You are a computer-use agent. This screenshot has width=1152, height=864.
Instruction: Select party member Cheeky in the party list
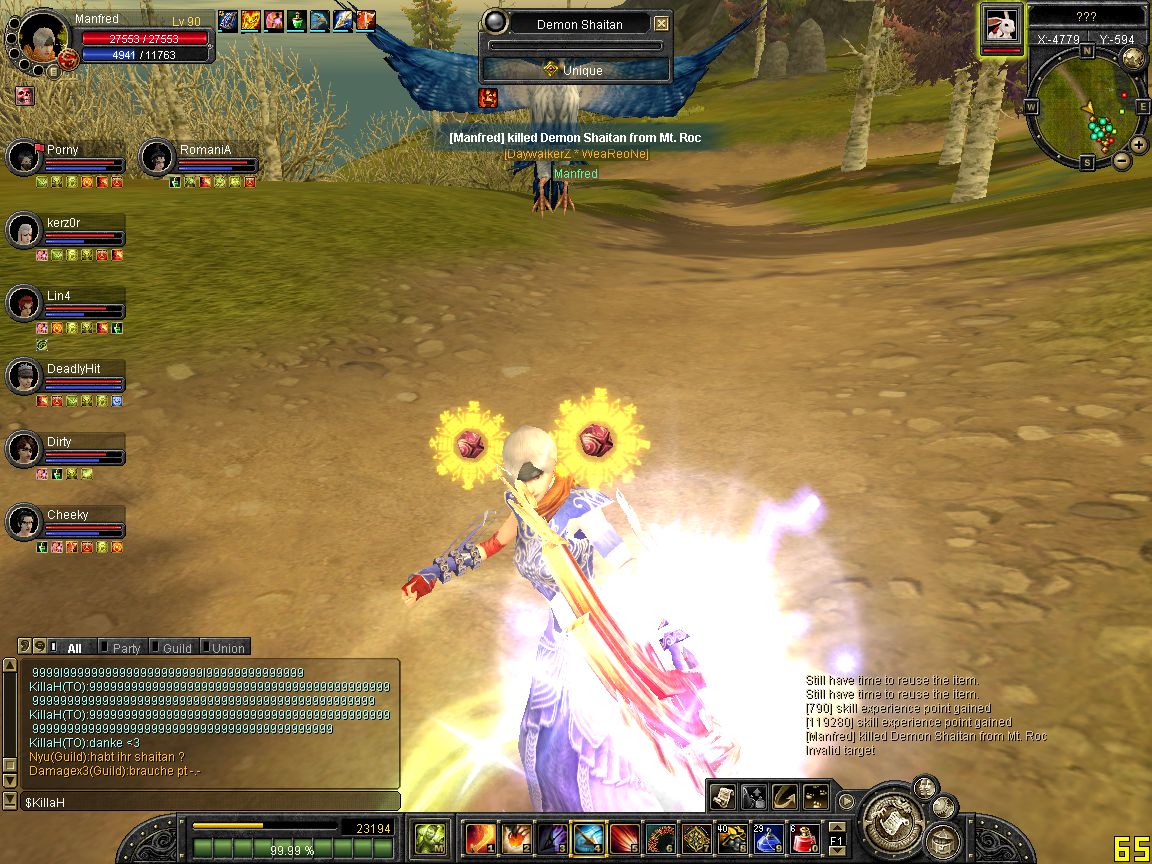pyautogui.click(x=23, y=522)
